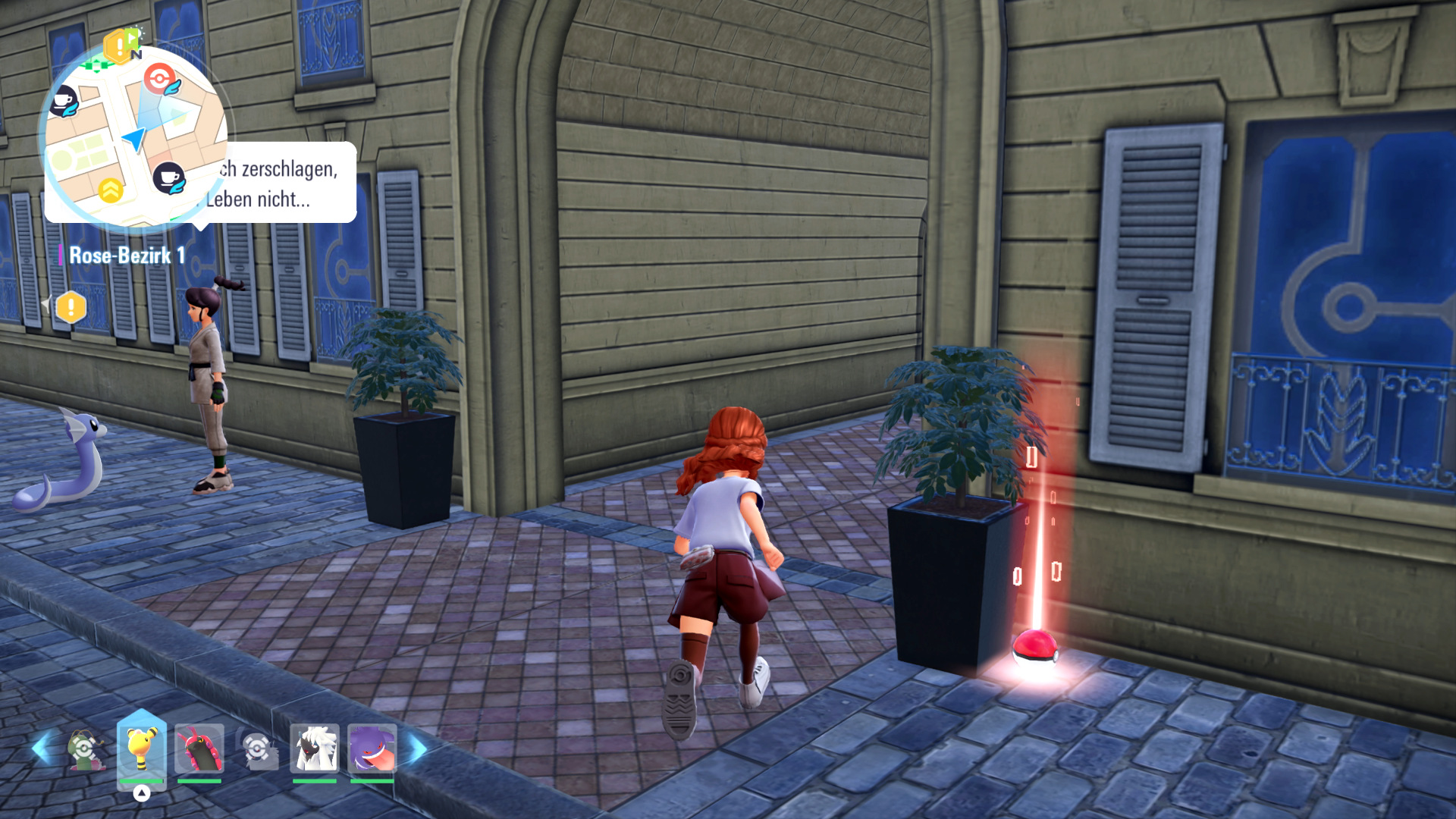Choose the Scolipede party slot
The height and width of the screenshot is (819, 1456).
pos(199,749)
